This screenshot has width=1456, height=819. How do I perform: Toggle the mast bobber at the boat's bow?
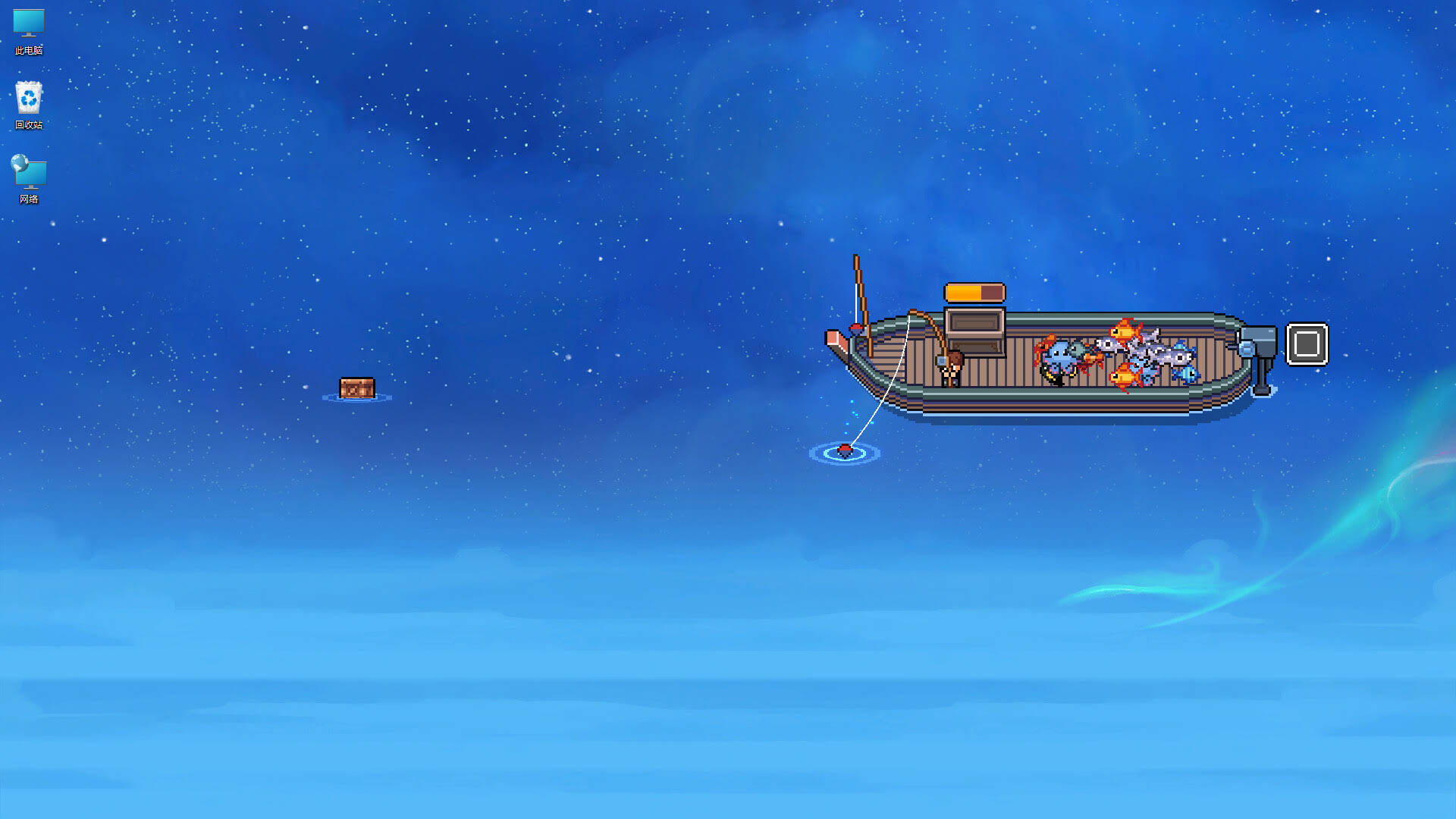tap(856, 328)
